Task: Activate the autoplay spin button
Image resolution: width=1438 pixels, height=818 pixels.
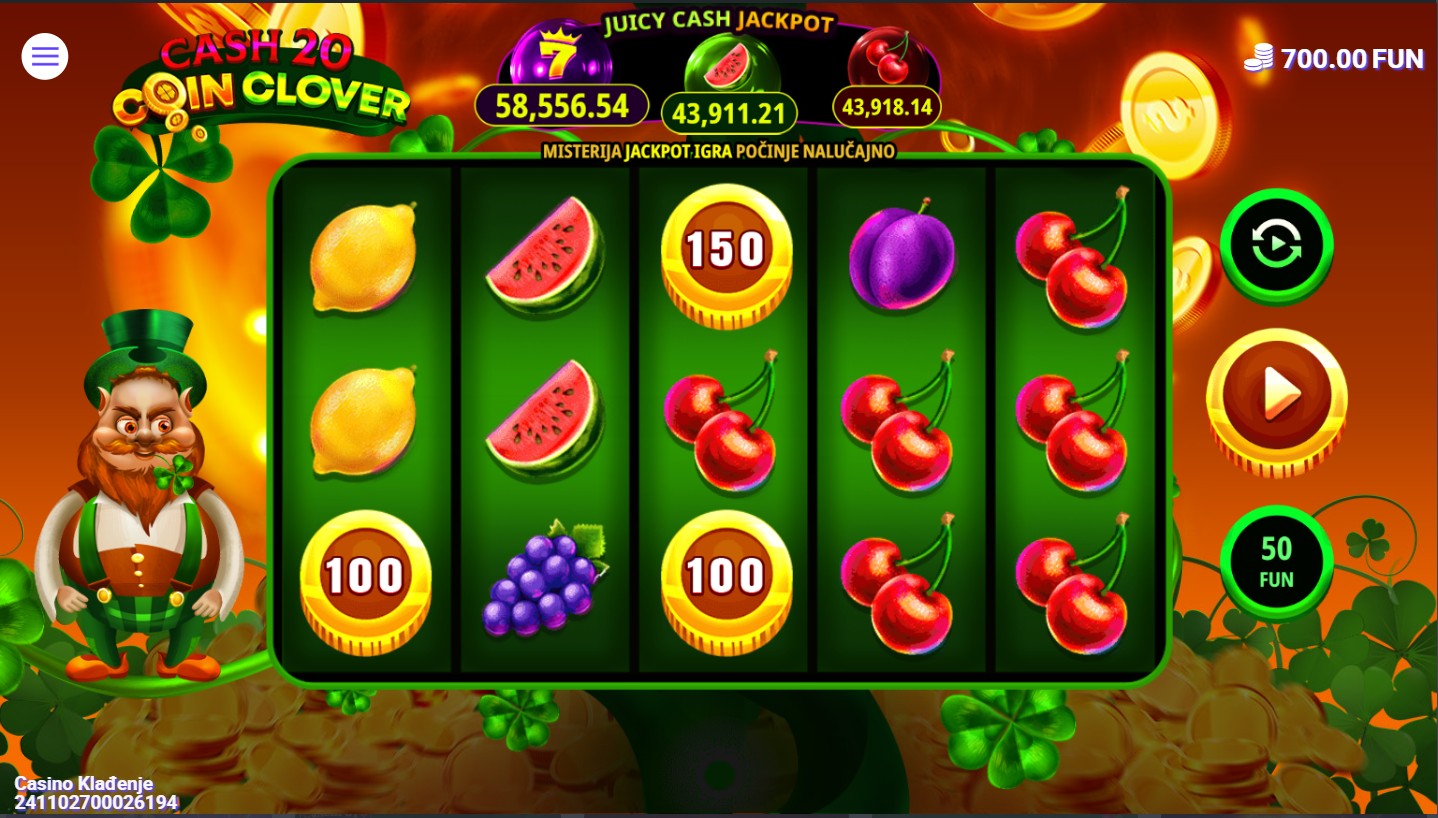Action: click(1276, 245)
